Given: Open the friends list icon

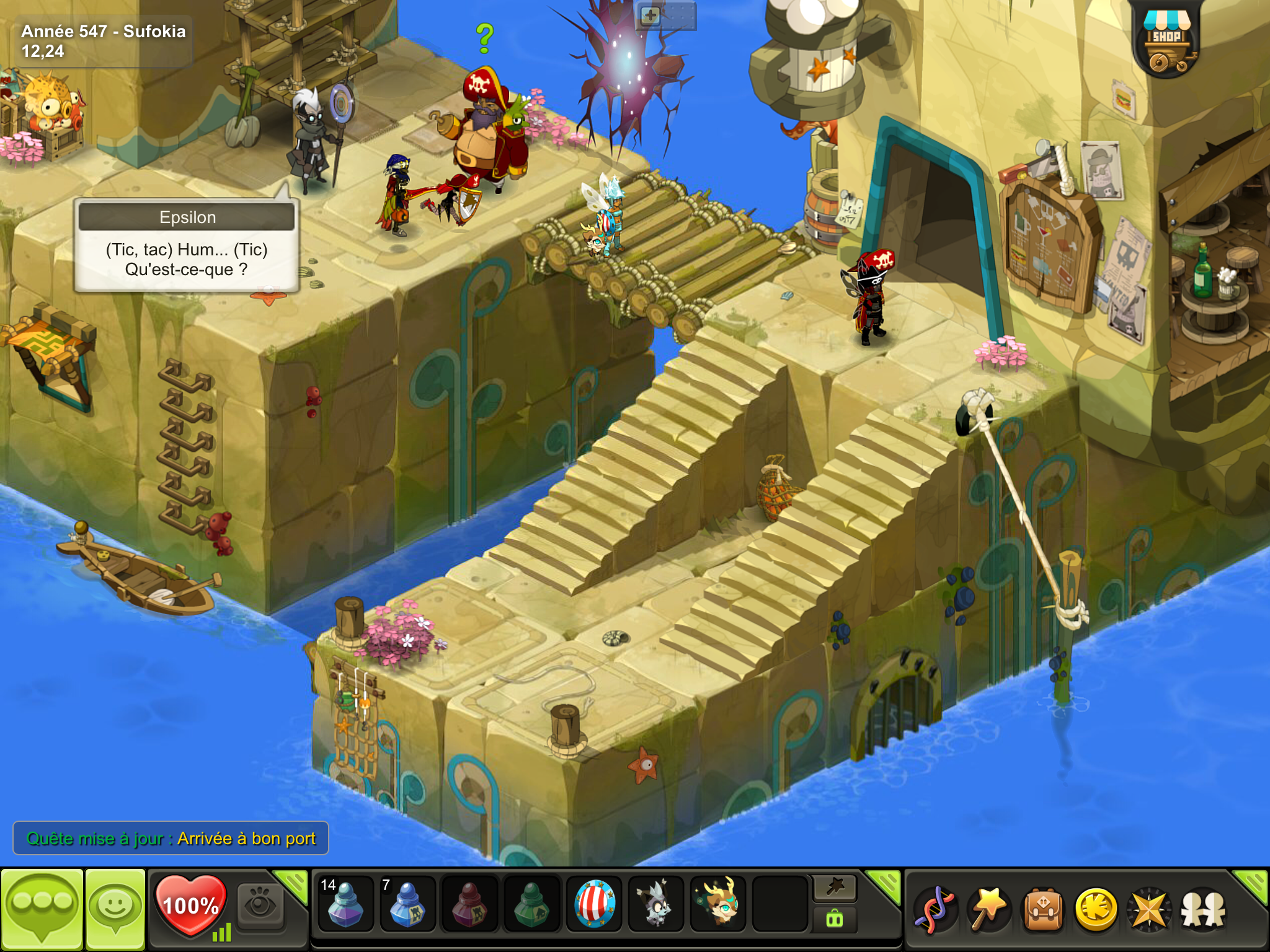Looking at the screenshot, I should [1203, 909].
